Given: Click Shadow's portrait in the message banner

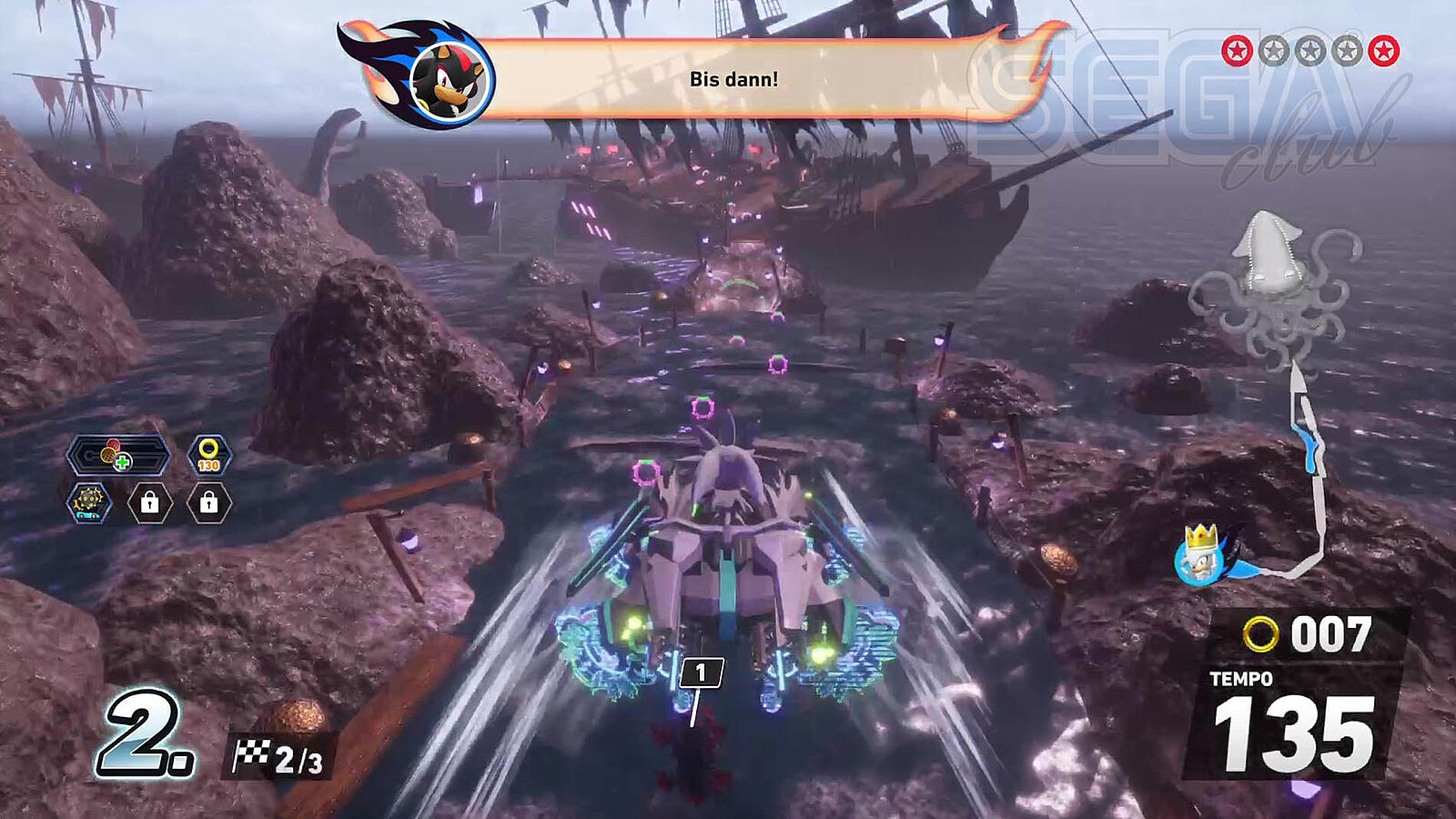Looking at the screenshot, I should click(446, 77).
